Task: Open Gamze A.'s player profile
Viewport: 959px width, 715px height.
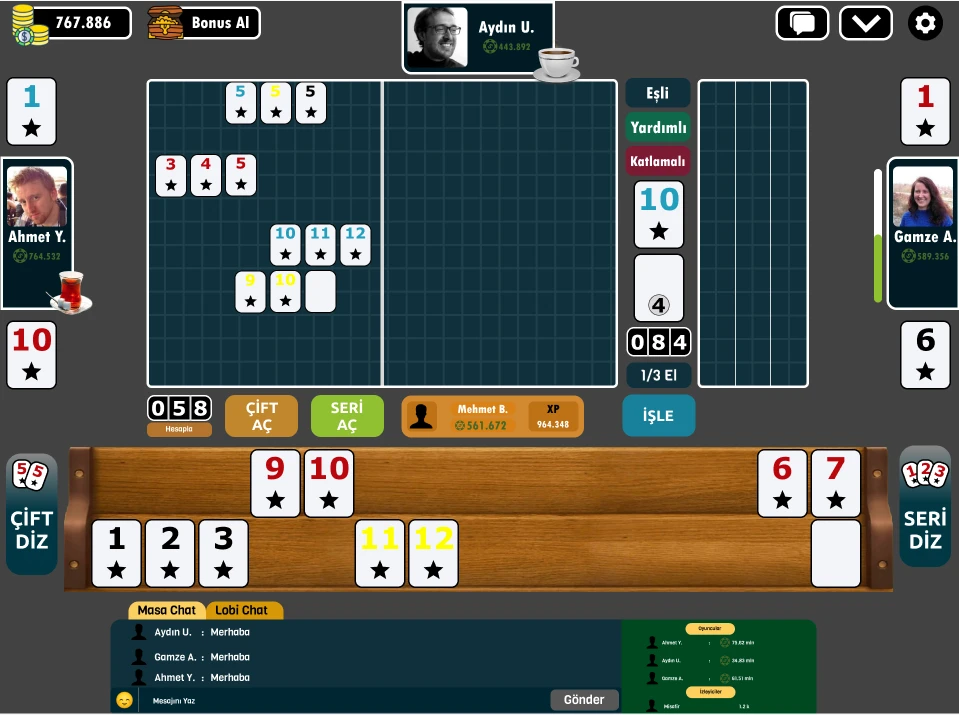Action: pyautogui.click(x=923, y=207)
